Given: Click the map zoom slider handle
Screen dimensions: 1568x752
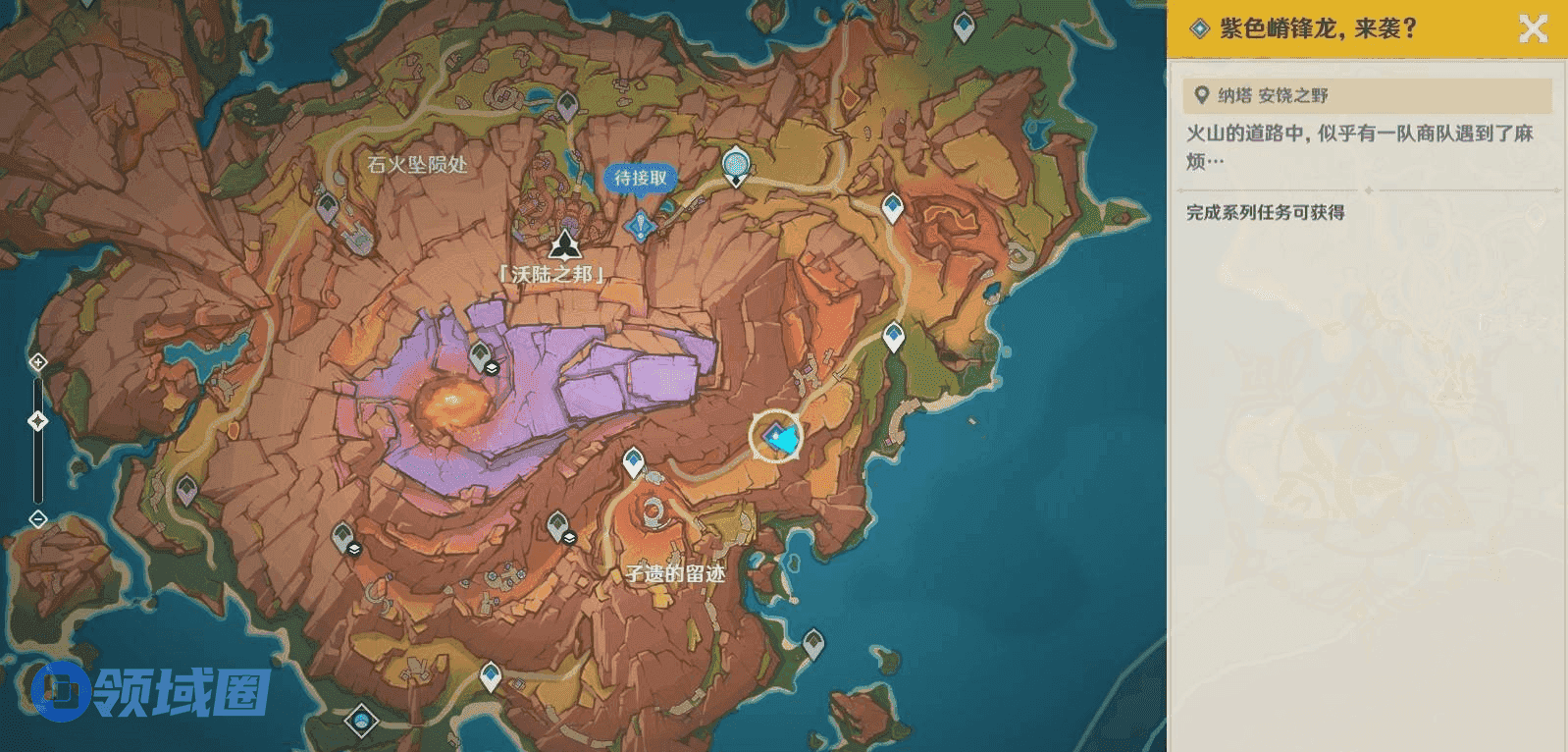Looking at the screenshot, I should [38, 421].
